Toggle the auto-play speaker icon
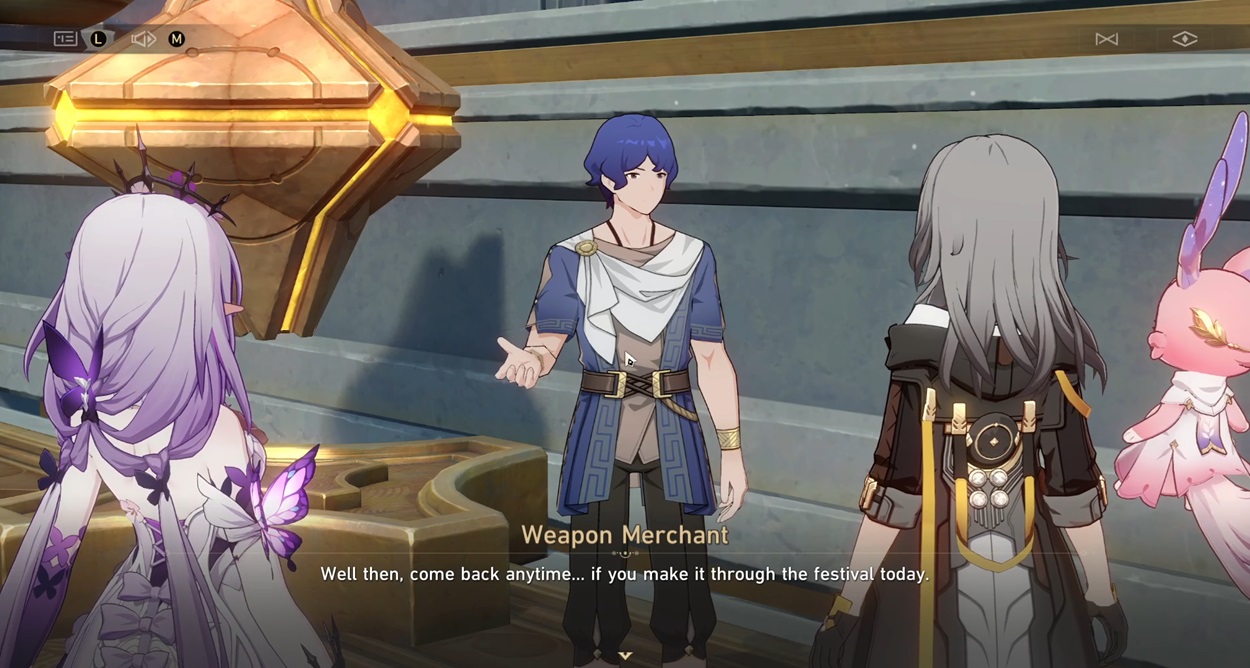The height and width of the screenshot is (668, 1250). tap(144, 39)
